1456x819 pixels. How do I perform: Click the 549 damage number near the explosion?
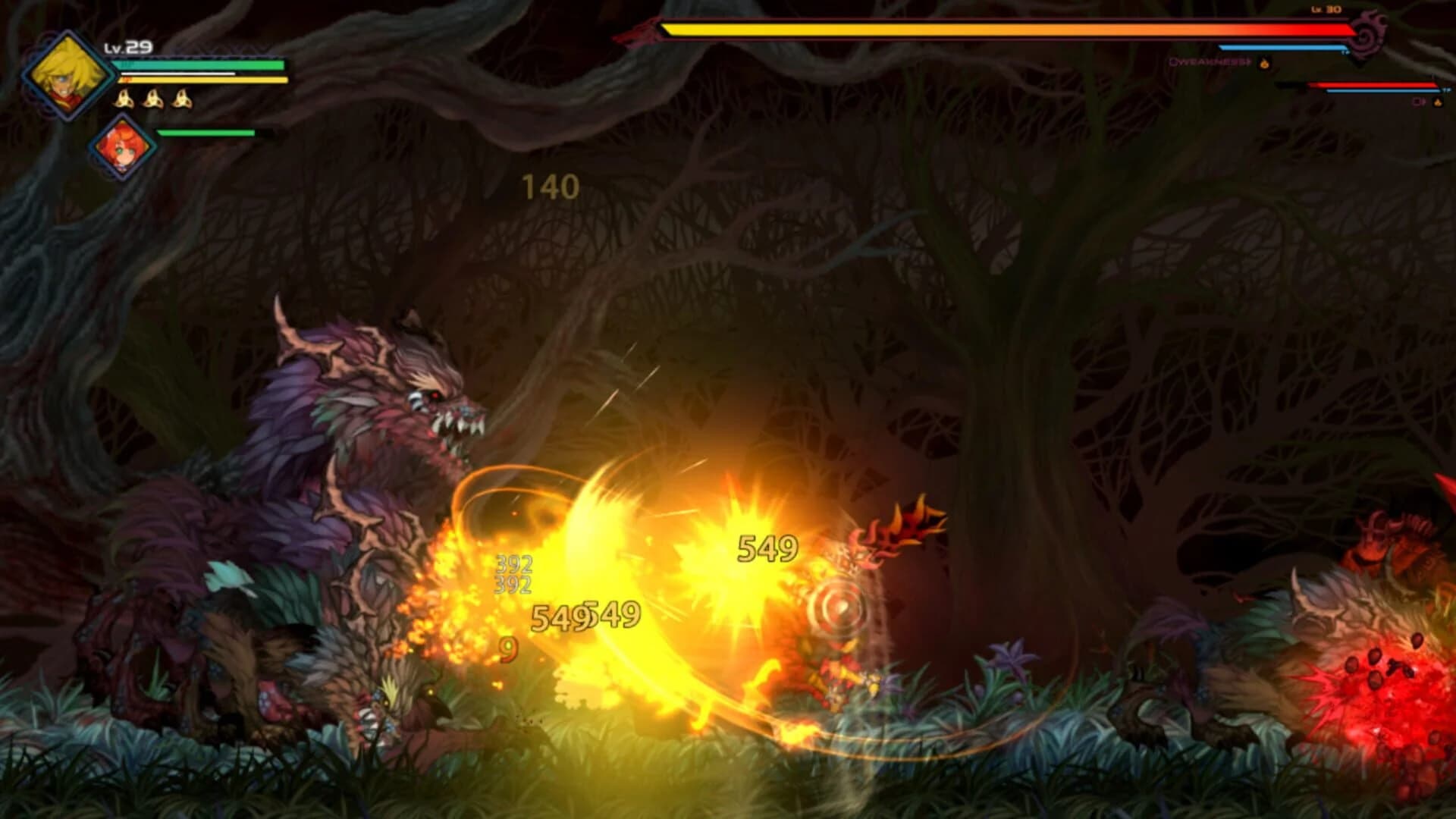pos(766,548)
